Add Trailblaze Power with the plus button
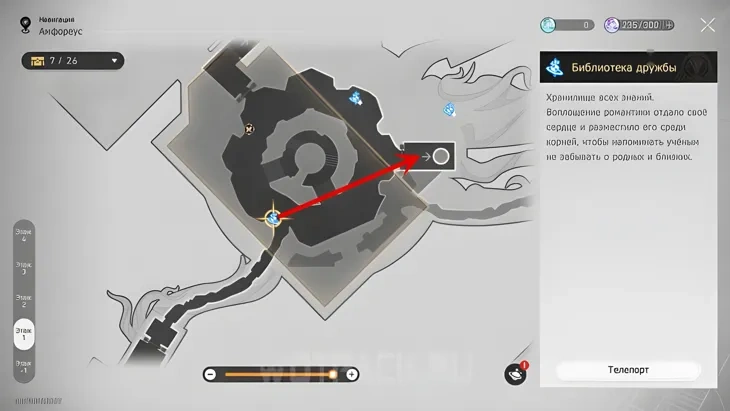This screenshot has height=411, width=730. pos(668,25)
